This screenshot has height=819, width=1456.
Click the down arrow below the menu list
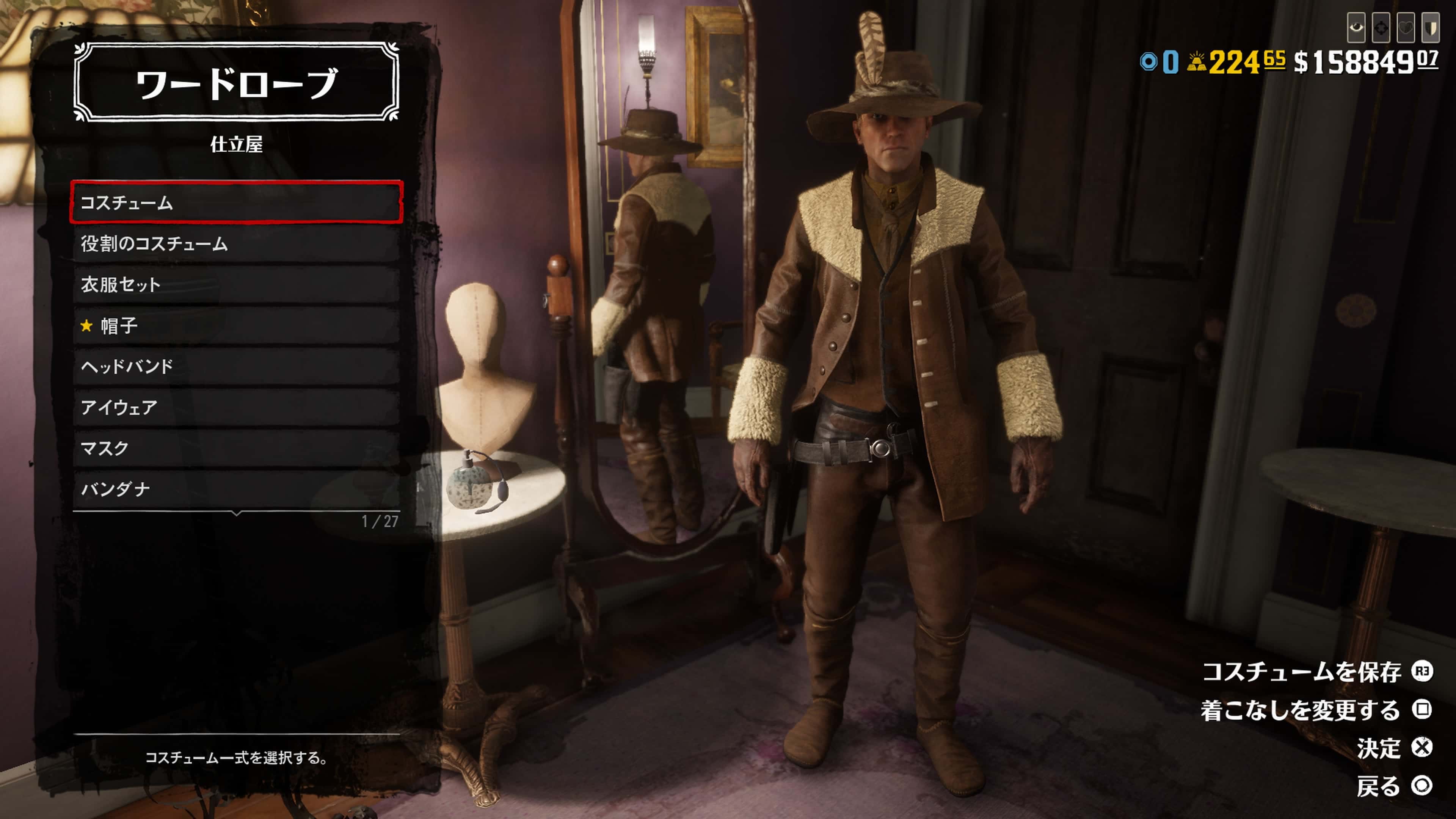(237, 513)
